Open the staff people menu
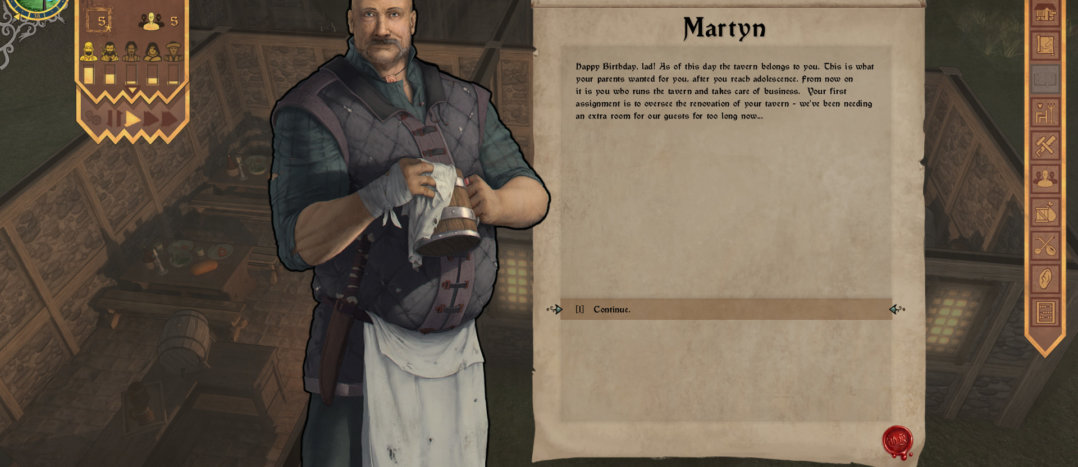Image resolution: width=1078 pixels, height=467 pixels. [x=1045, y=179]
